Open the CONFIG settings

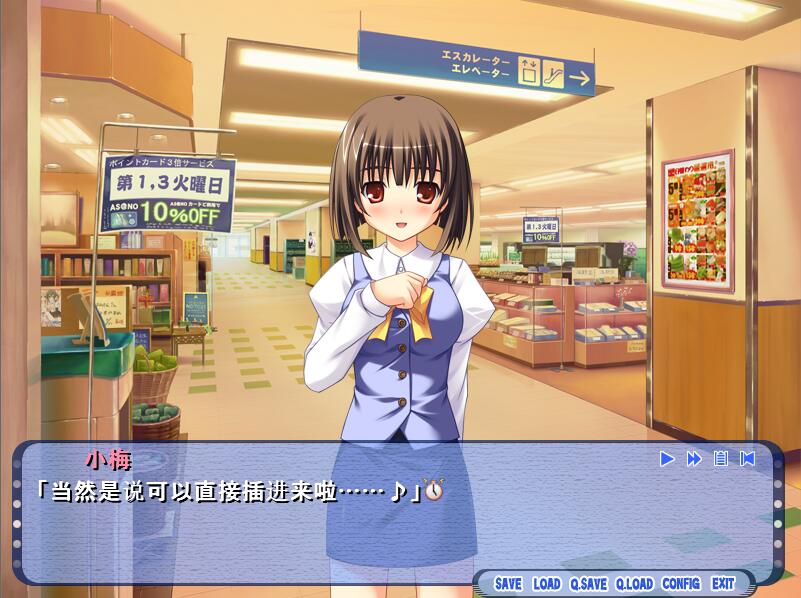tap(681, 584)
